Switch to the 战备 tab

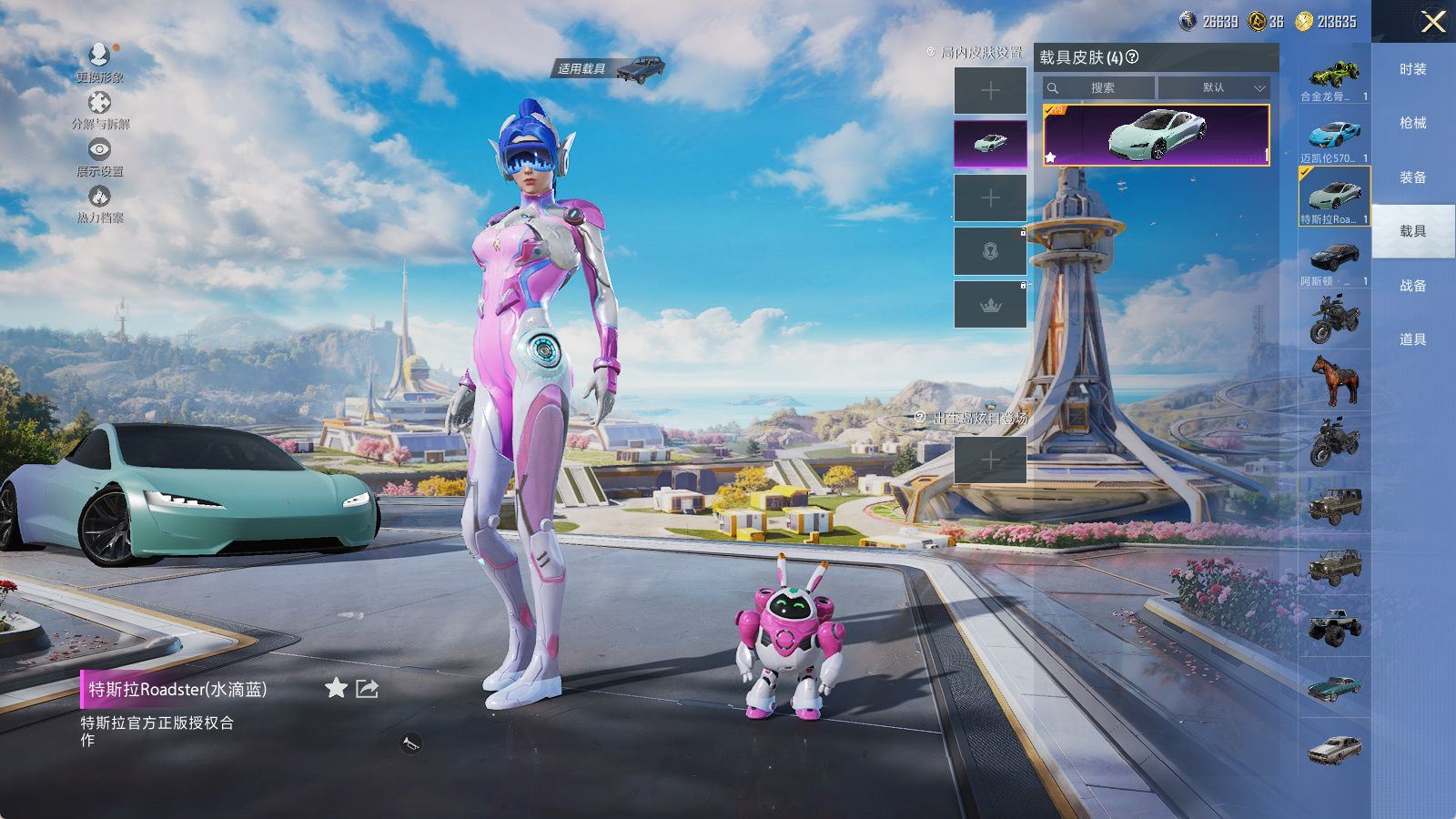click(1412, 285)
